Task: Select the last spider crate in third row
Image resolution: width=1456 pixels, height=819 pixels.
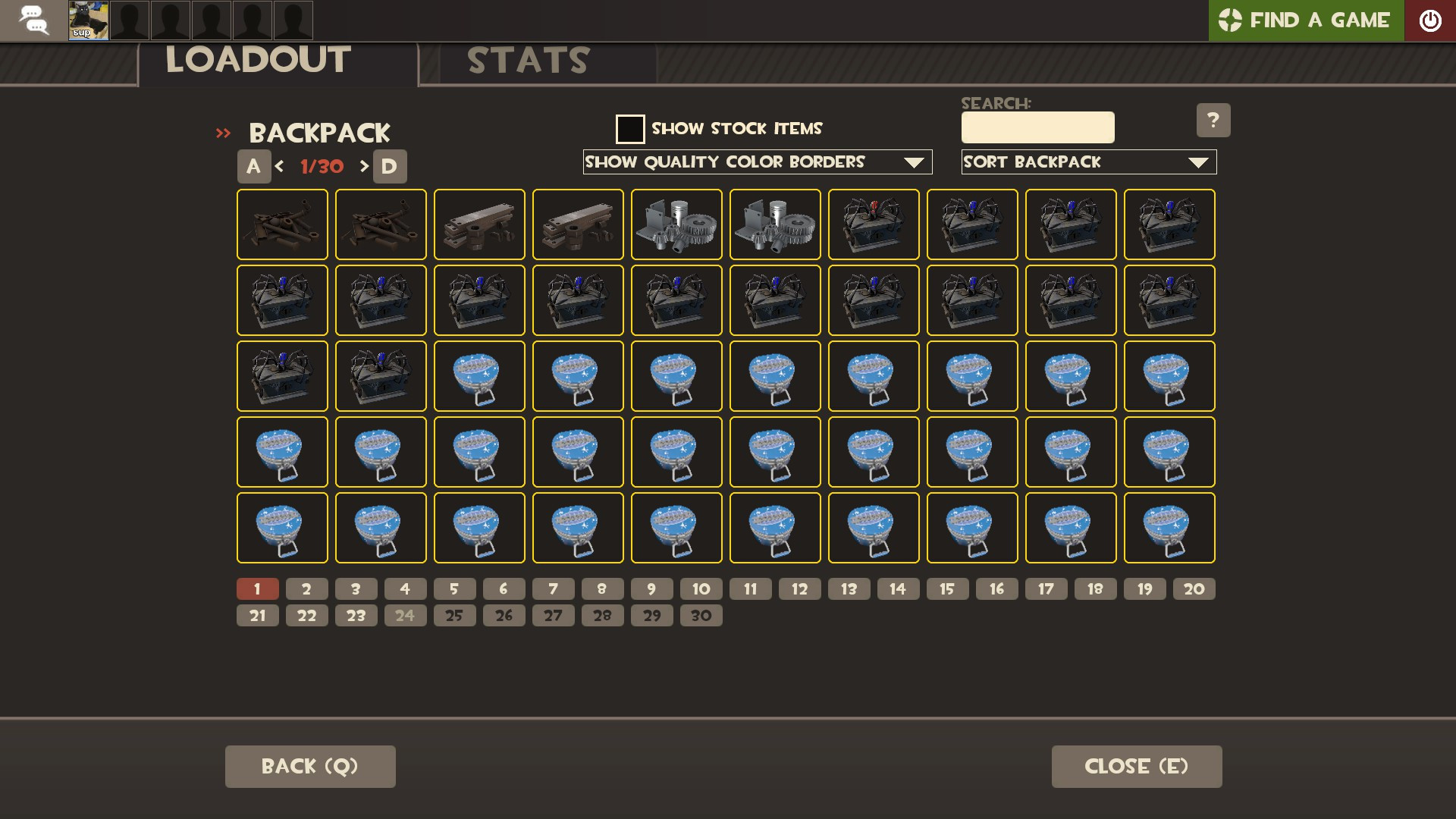Action: pos(381,376)
